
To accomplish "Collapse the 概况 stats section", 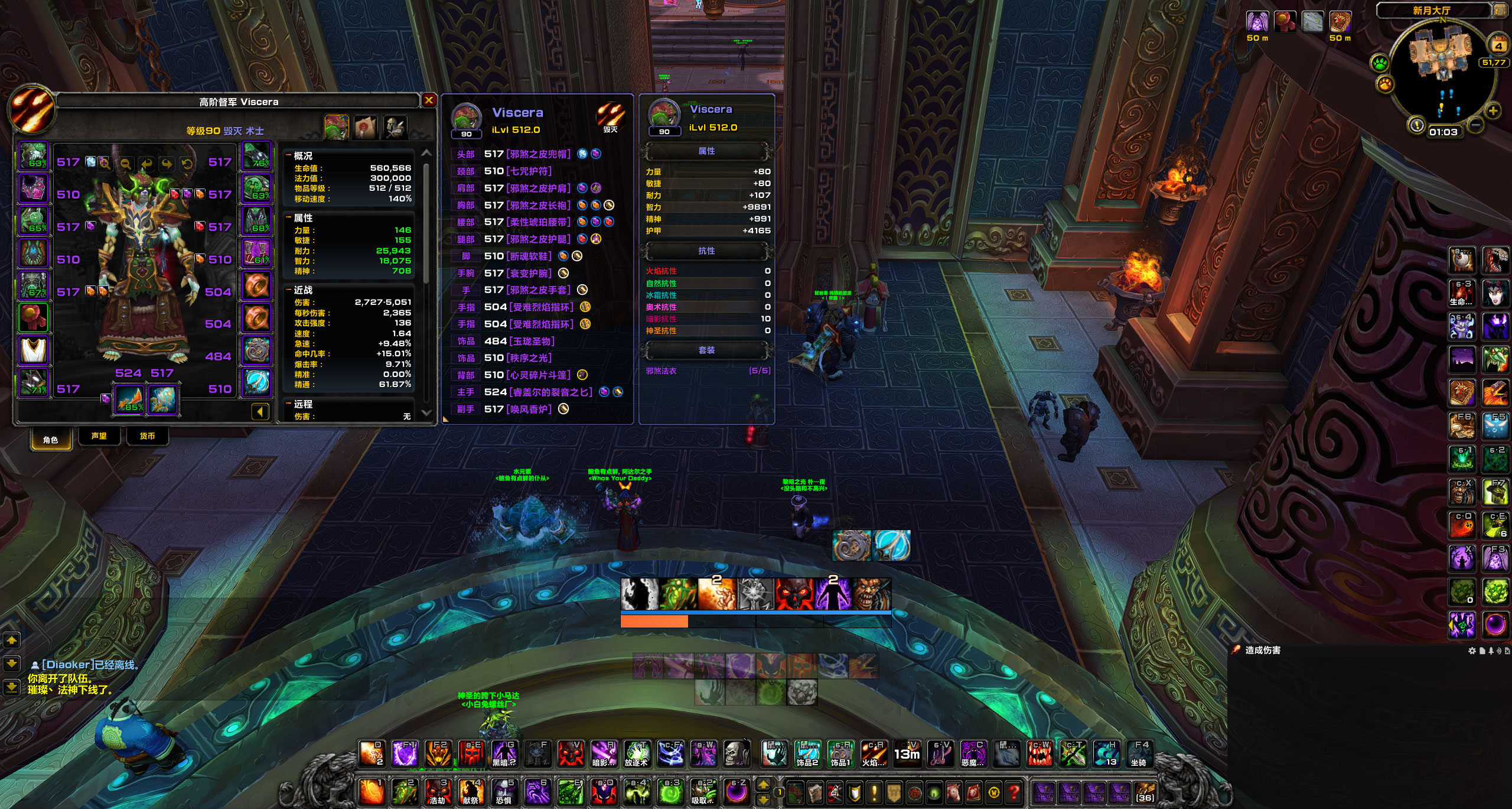I will 289,156.
